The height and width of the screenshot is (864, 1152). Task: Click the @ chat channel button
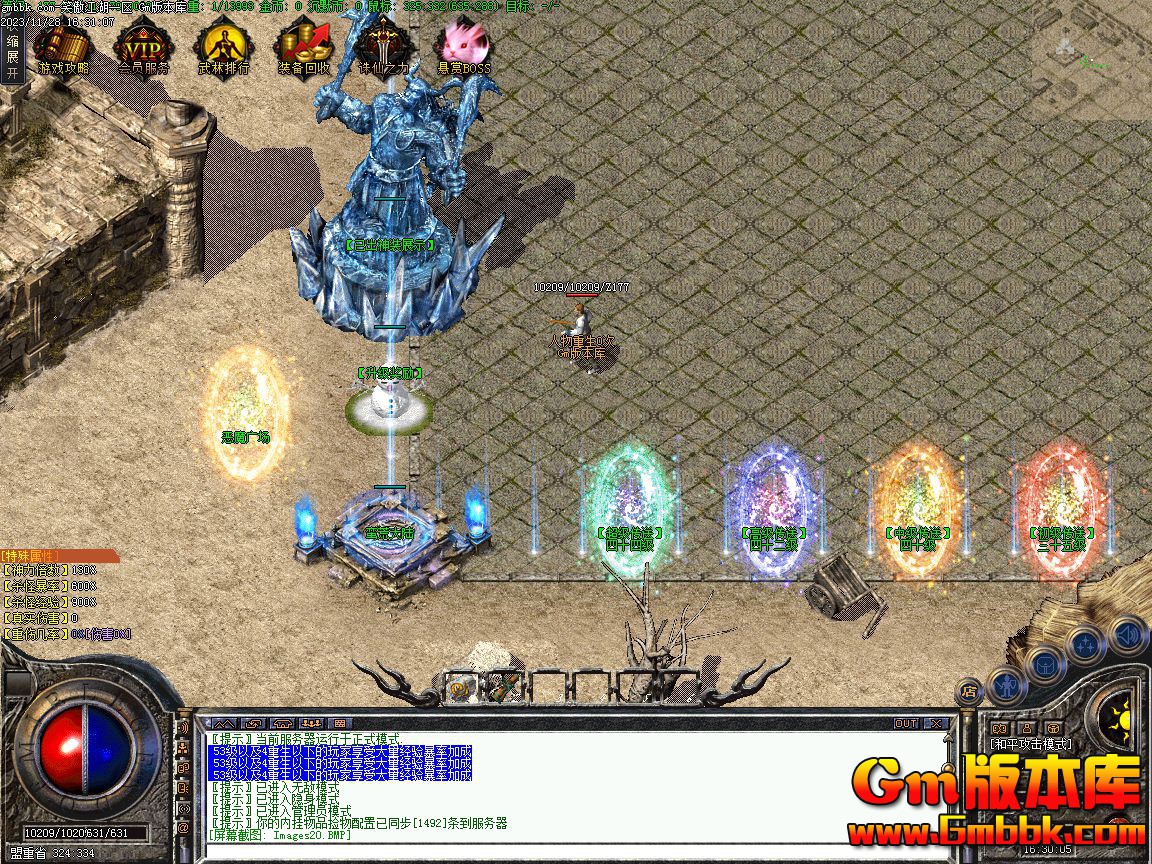click(x=183, y=829)
